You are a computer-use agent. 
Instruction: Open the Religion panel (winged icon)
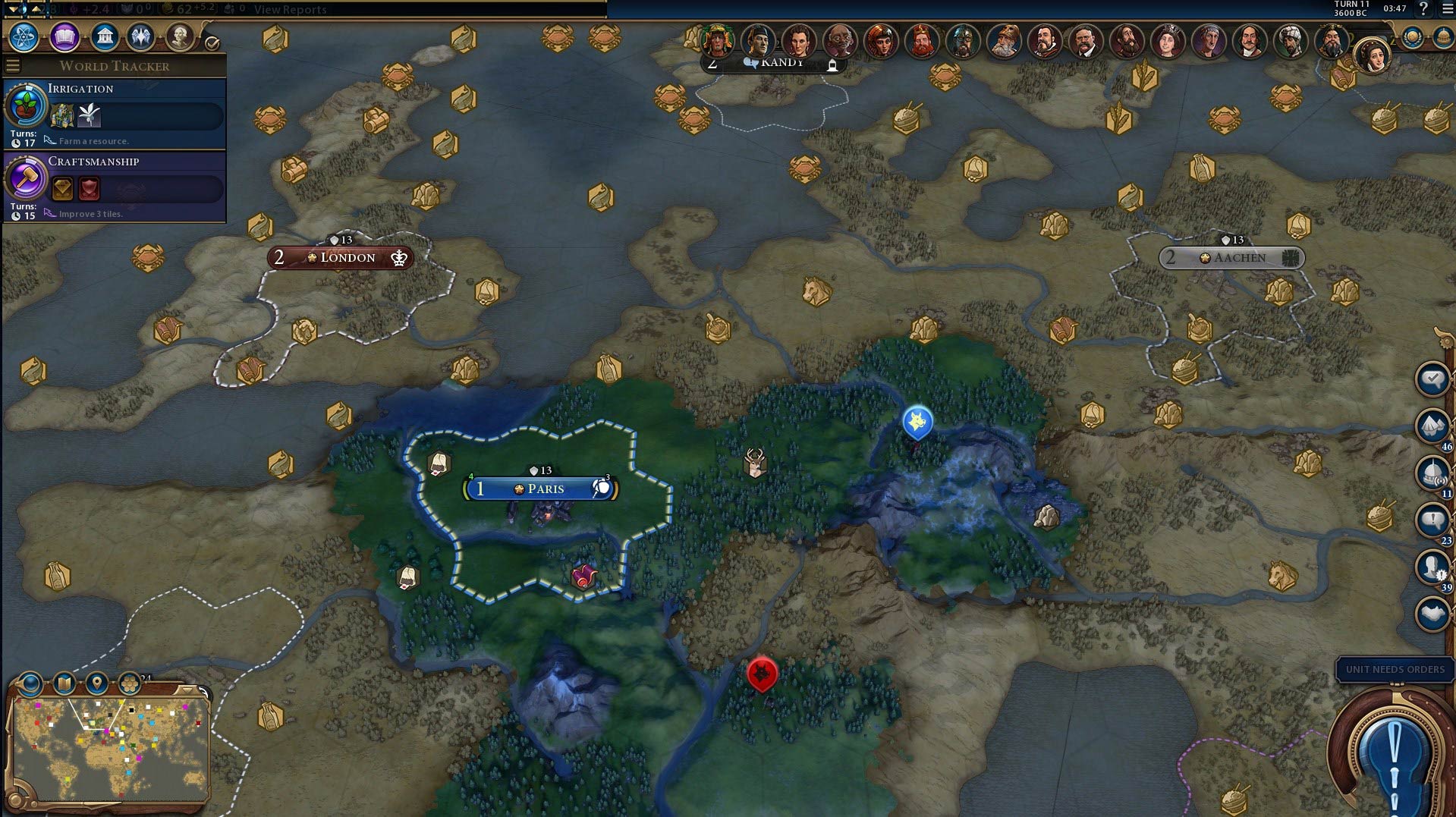click(x=141, y=36)
